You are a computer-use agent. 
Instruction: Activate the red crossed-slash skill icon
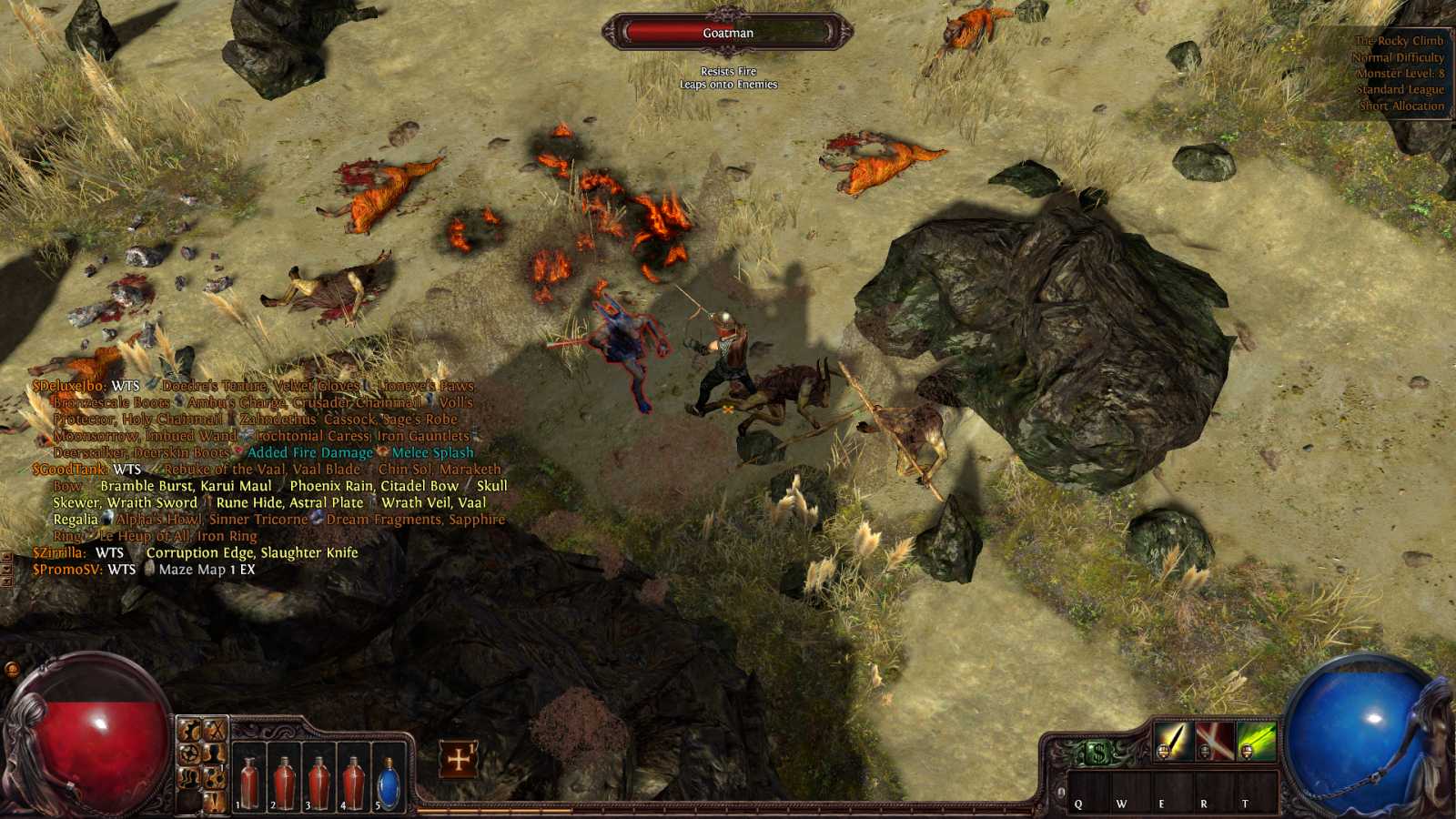[x=1215, y=741]
